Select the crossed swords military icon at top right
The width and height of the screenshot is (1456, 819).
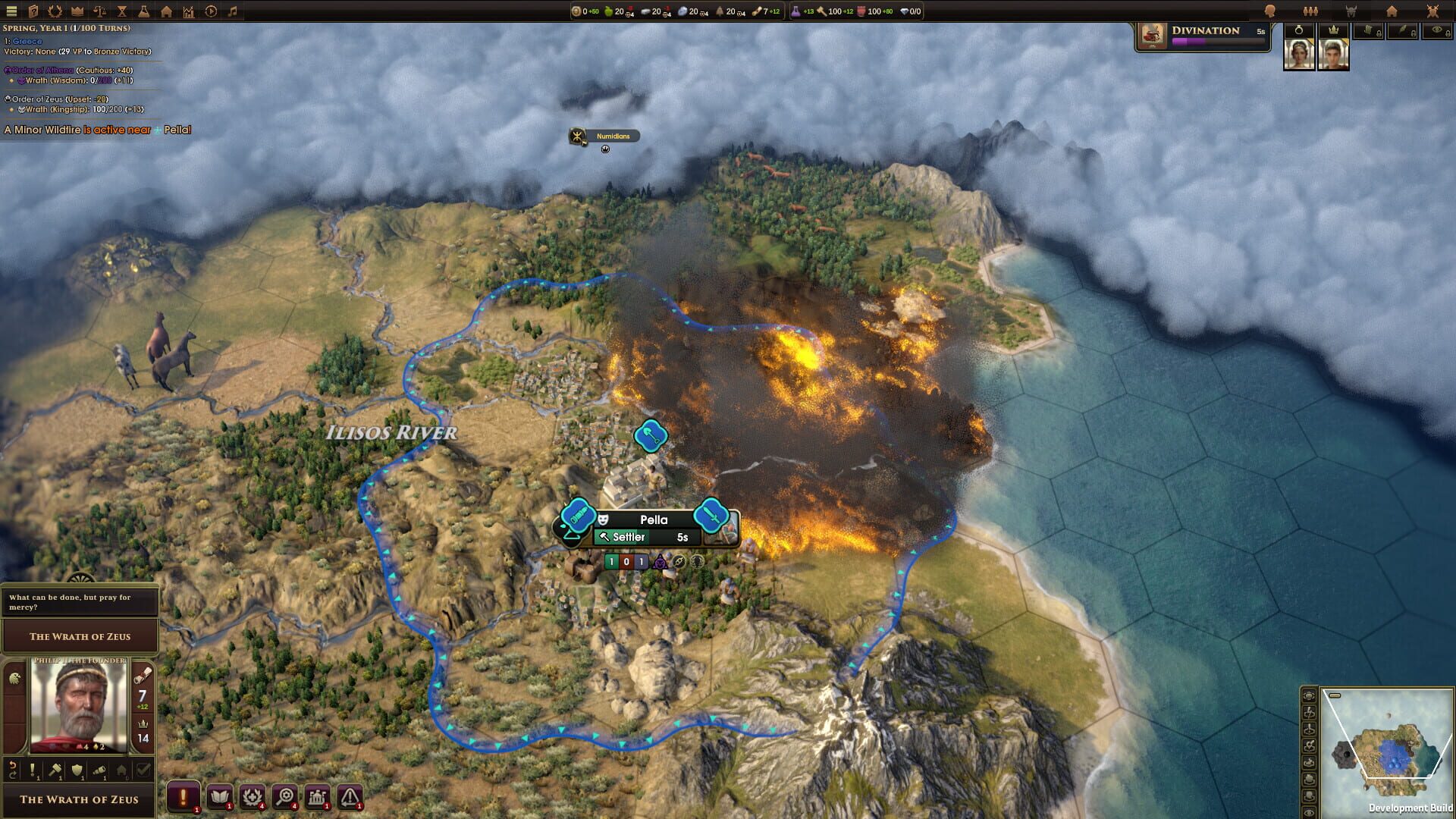1433,11
